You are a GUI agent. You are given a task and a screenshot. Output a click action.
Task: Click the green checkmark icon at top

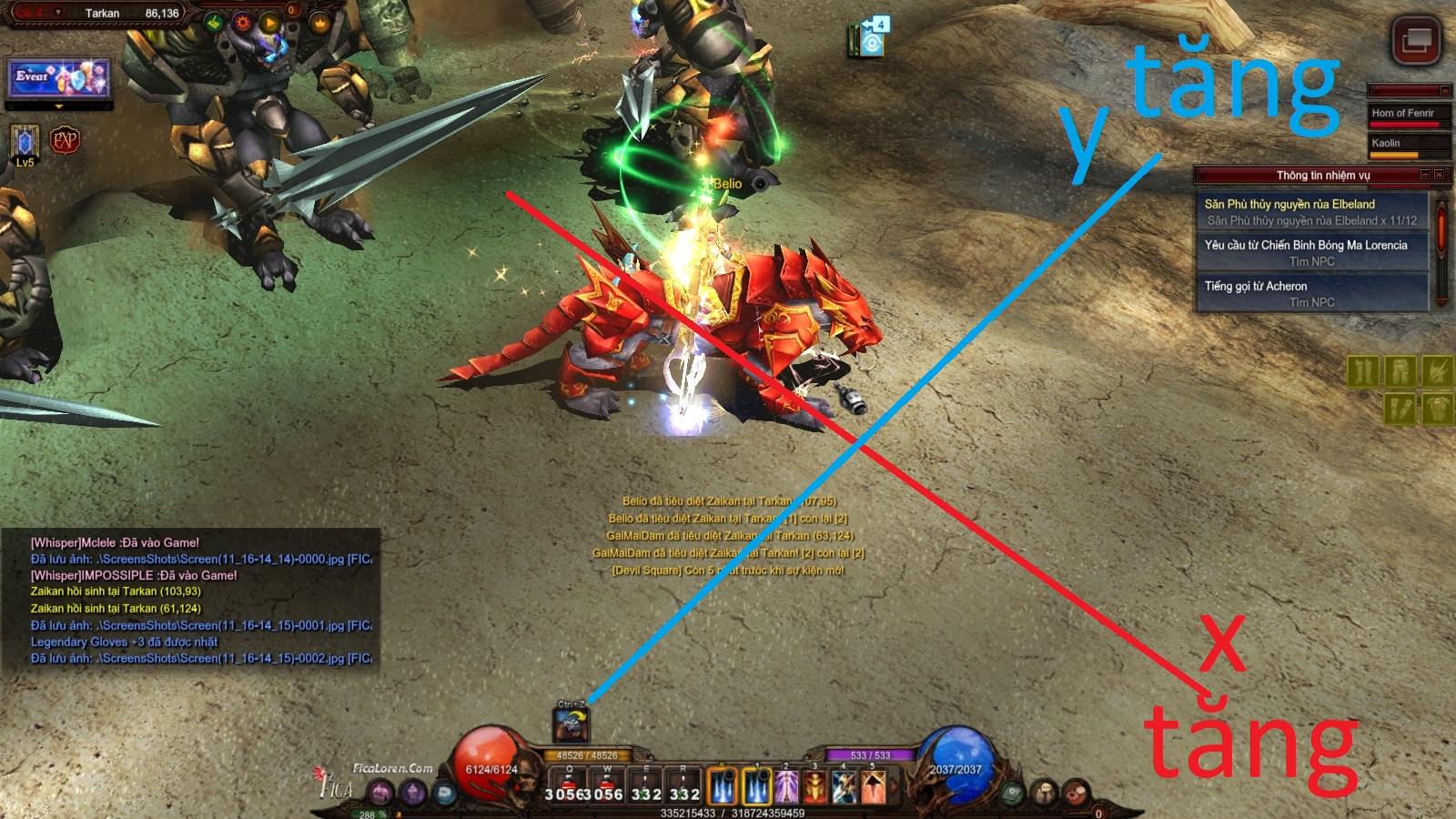coord(215,23)
